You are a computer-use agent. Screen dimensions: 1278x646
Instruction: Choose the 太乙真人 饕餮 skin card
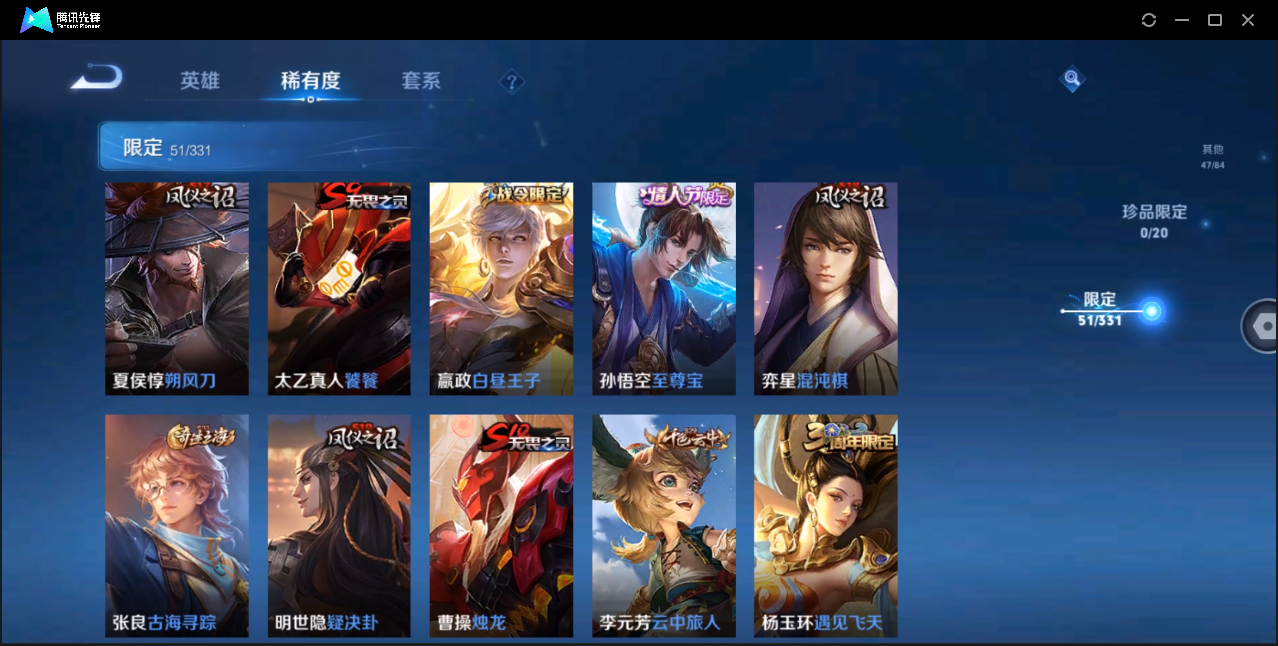[x=339, y=289]
